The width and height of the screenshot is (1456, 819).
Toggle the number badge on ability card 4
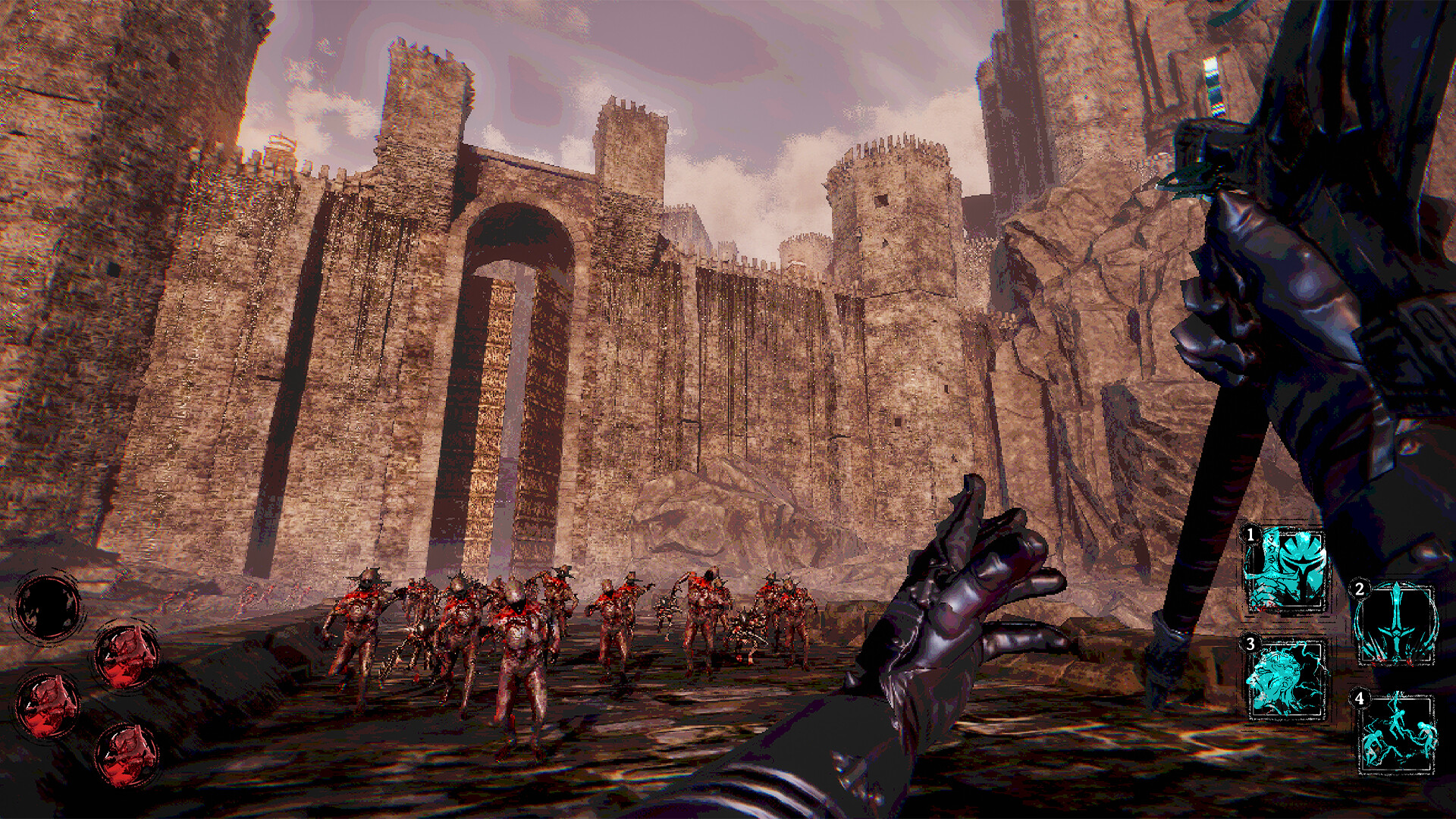click(x=1360, y=699)
